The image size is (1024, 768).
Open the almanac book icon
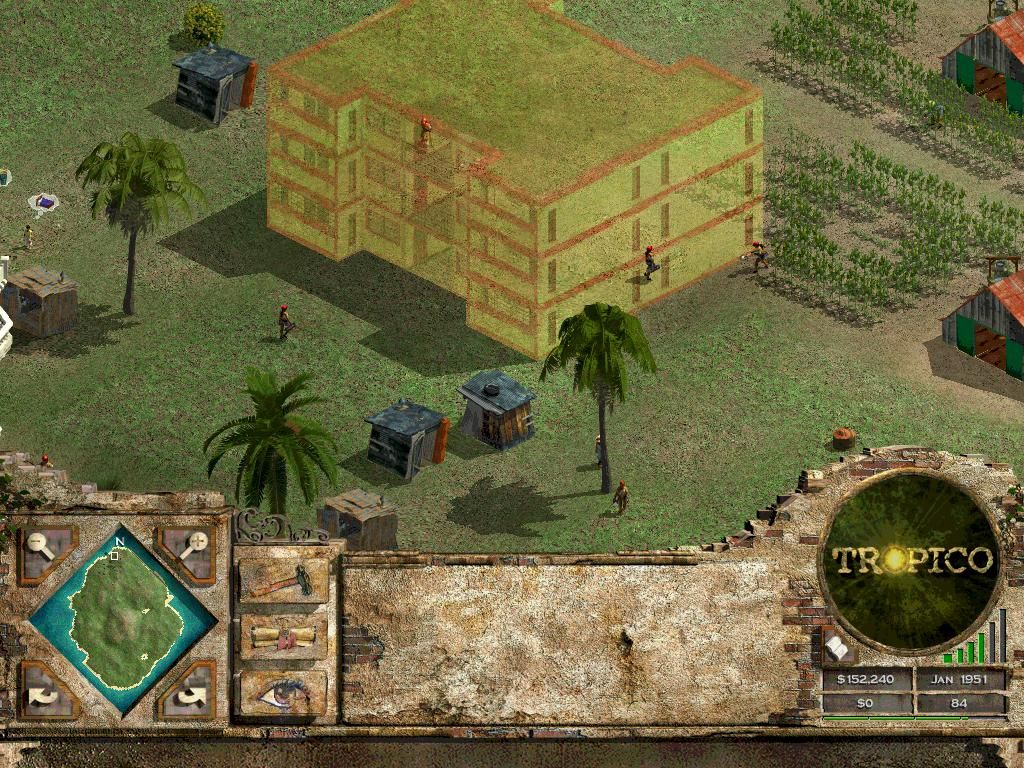pyautogui.click(x=836, y=649)
